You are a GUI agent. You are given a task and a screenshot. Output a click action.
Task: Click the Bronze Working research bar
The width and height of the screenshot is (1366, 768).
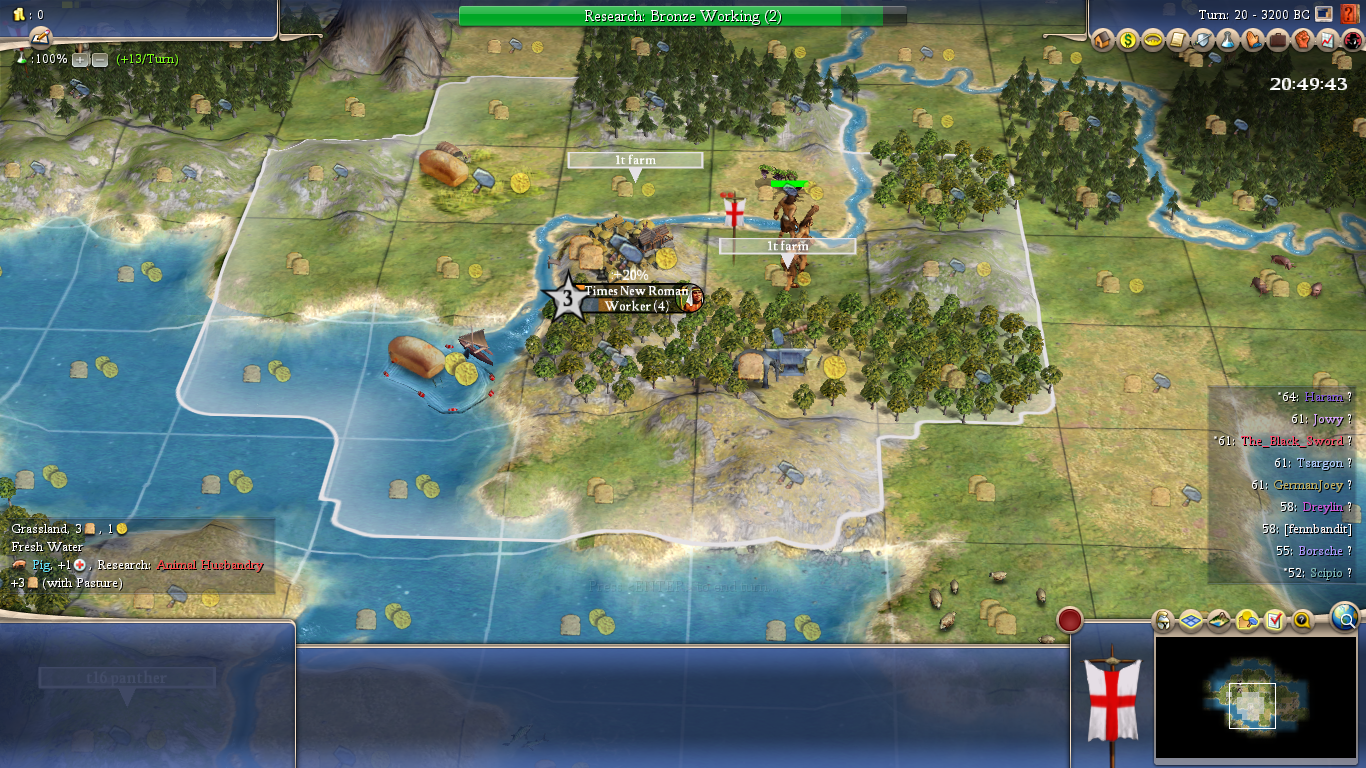pyautogui.click(x=682, y=16)
